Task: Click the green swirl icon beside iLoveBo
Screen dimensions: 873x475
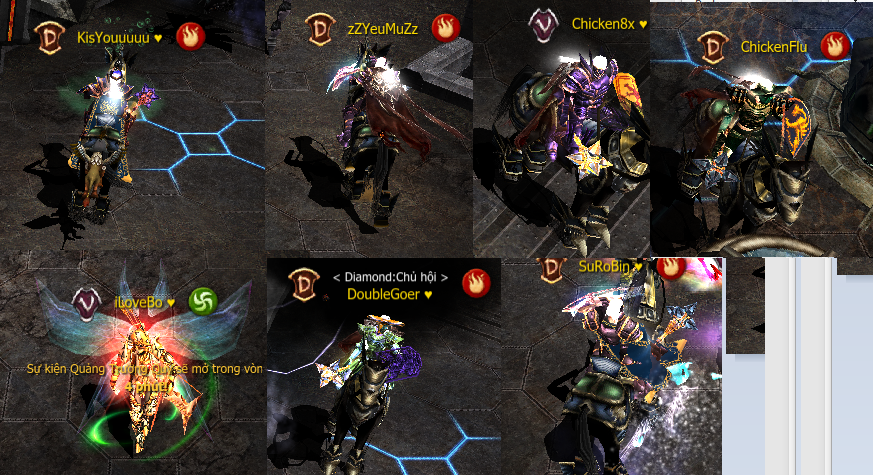Action: [204, 300]
